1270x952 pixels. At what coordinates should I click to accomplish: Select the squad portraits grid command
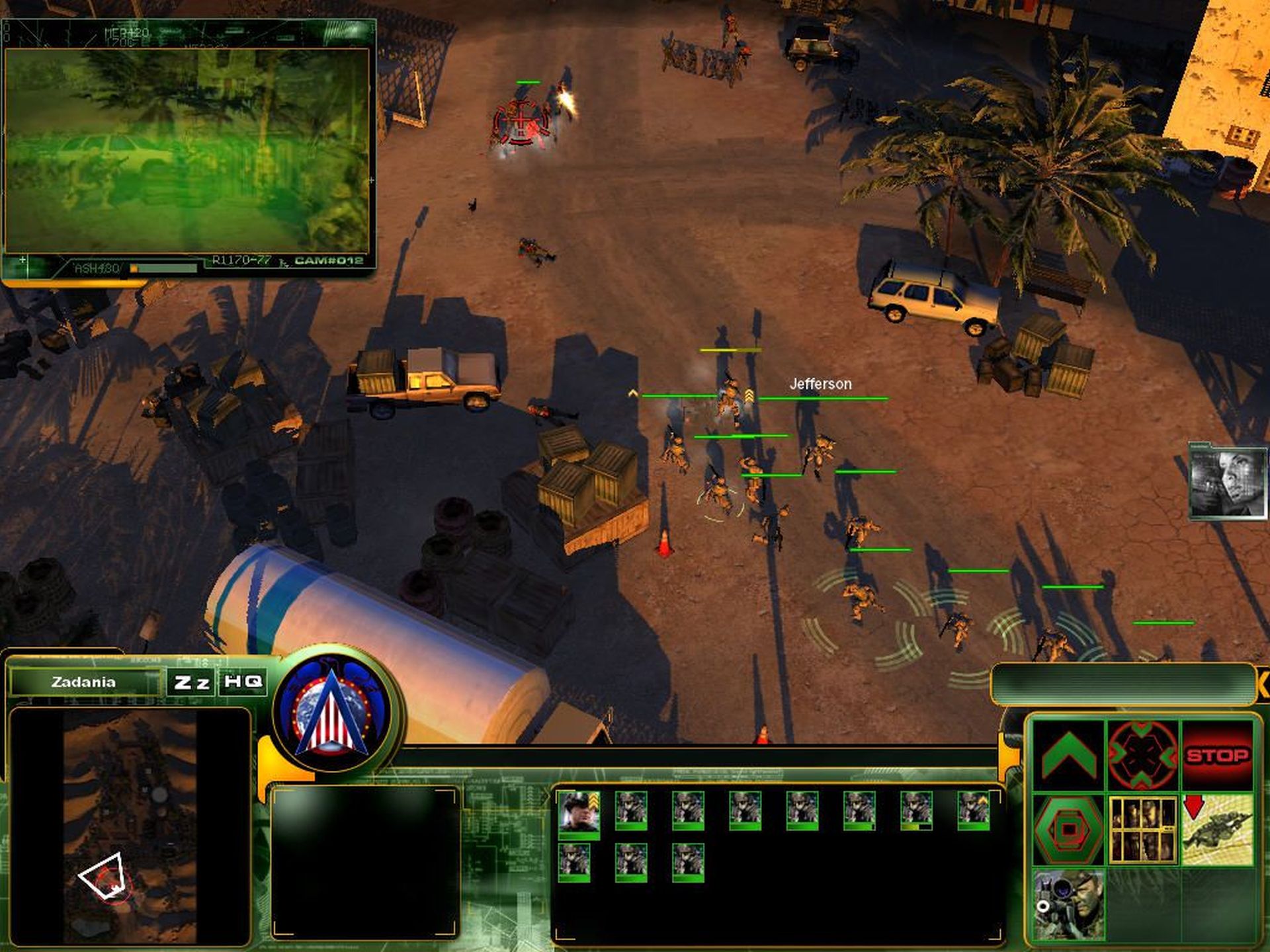pyautogui.click(x=1142, y=830)
